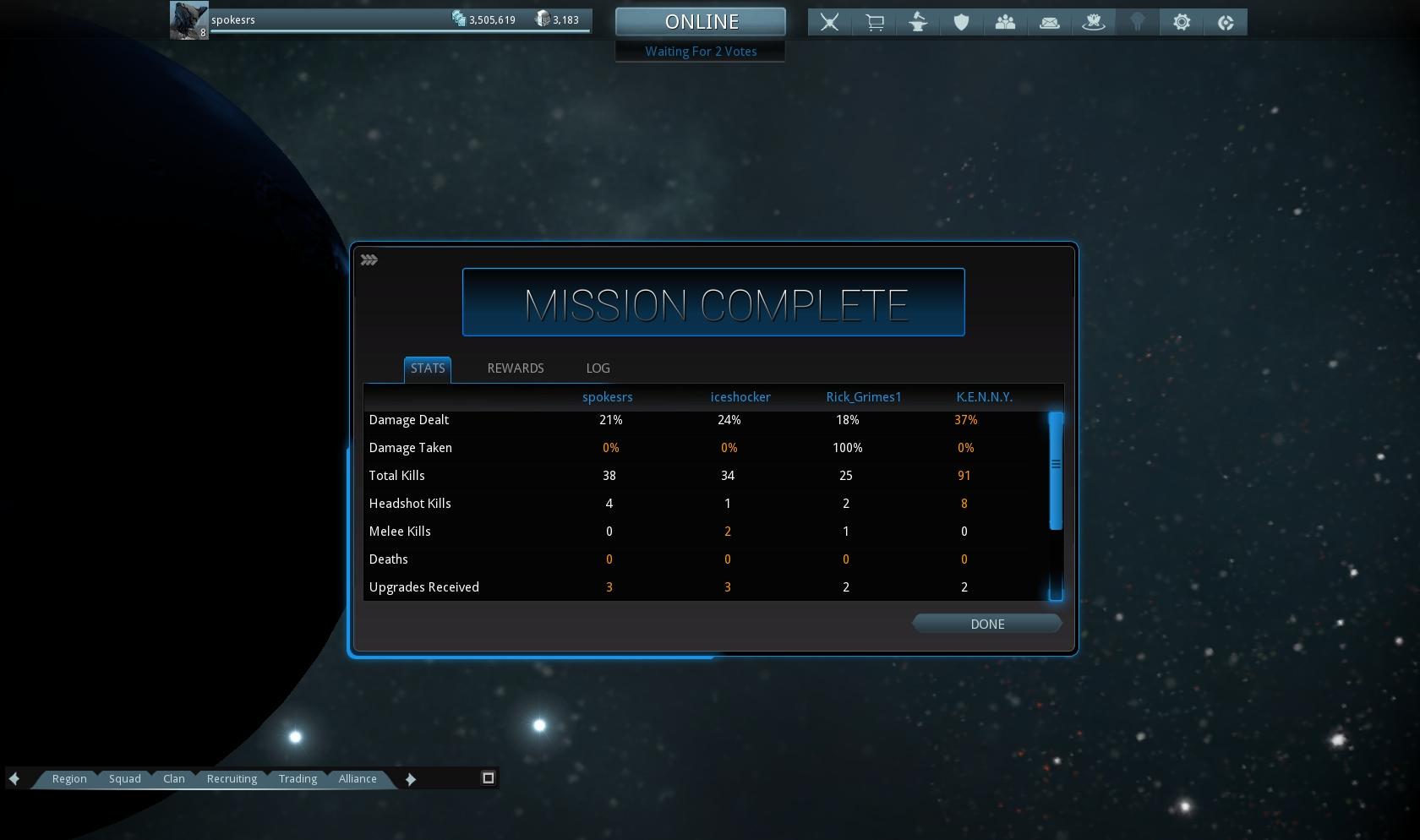Open the foundry anvil icon
The width and height of the screenshot is (1420, 840).
pos(918,23)
